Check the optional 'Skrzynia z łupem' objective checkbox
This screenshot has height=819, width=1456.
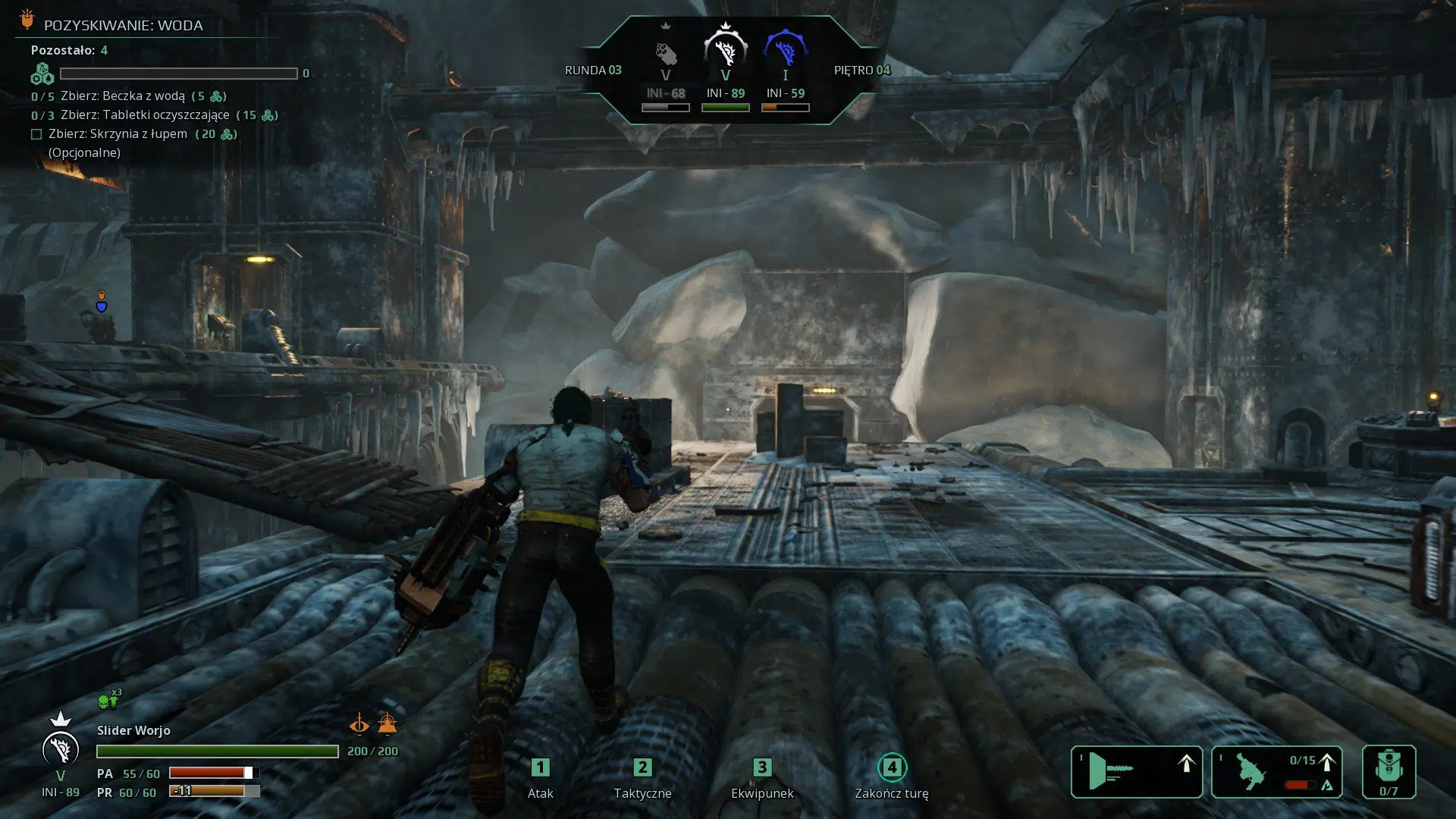tap(35, 133)
